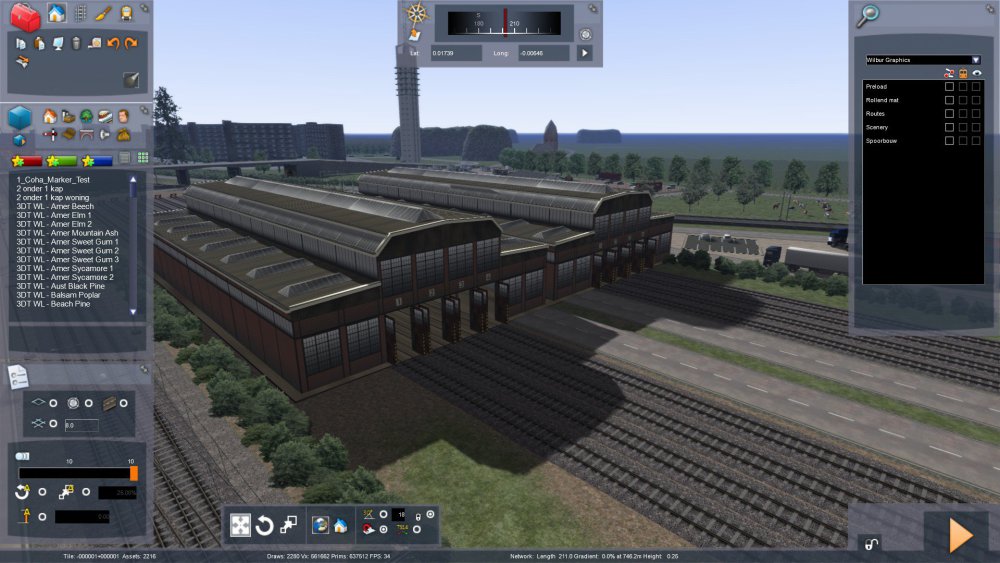Image resolution: width=1000 pixels, height=563 pixels.
Task: Select the house objects tool tab
Action: tap(56, 13)
